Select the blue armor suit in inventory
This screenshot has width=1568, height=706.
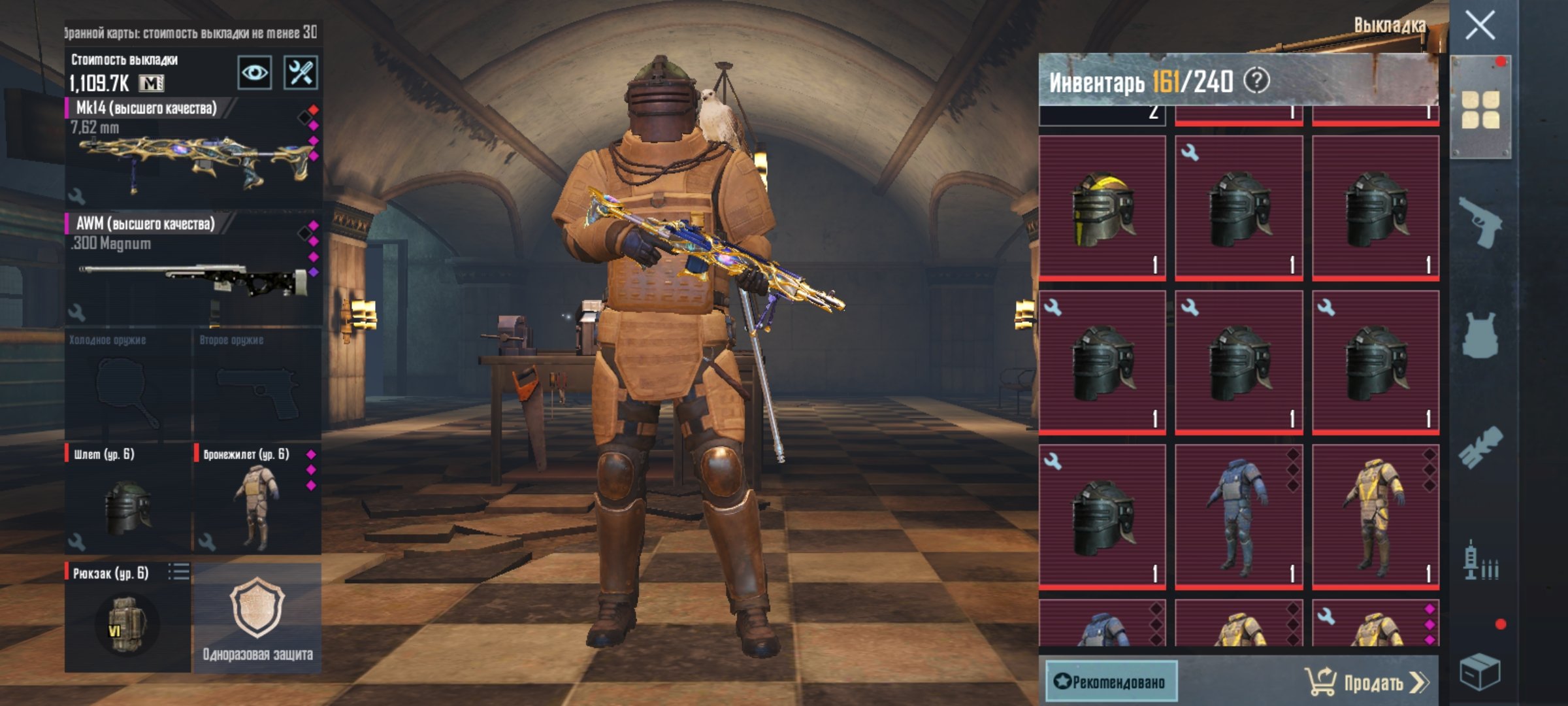click(x=1238, y=516)
